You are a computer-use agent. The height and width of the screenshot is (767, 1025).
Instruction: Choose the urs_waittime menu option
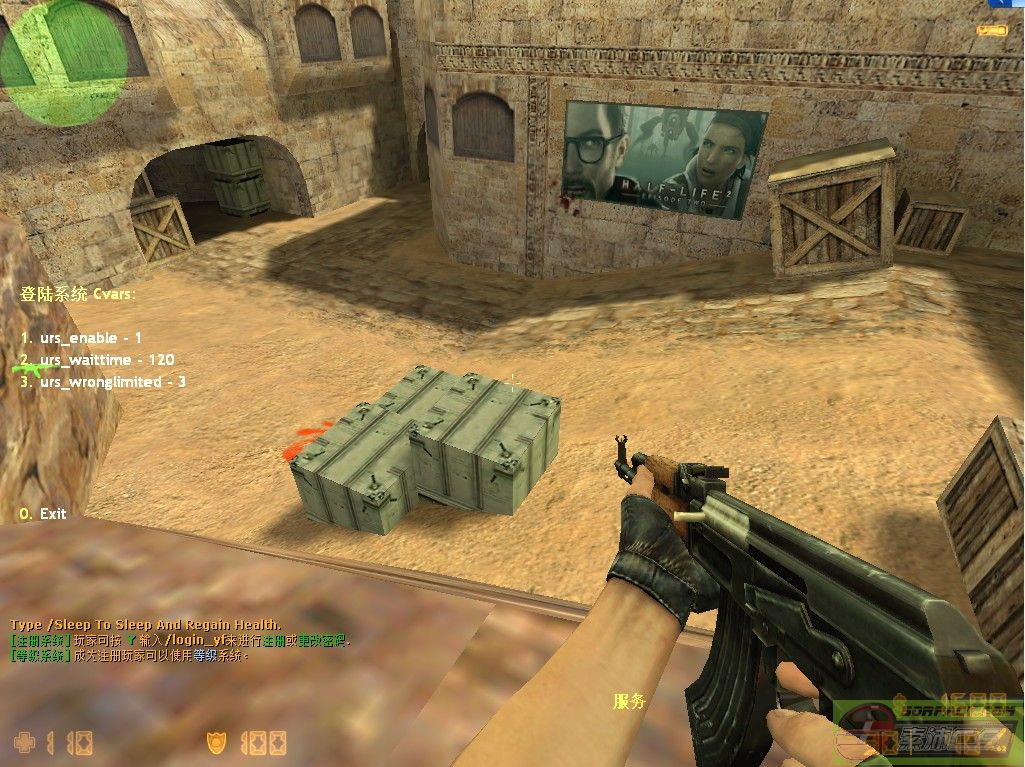(x=97, y=360)
